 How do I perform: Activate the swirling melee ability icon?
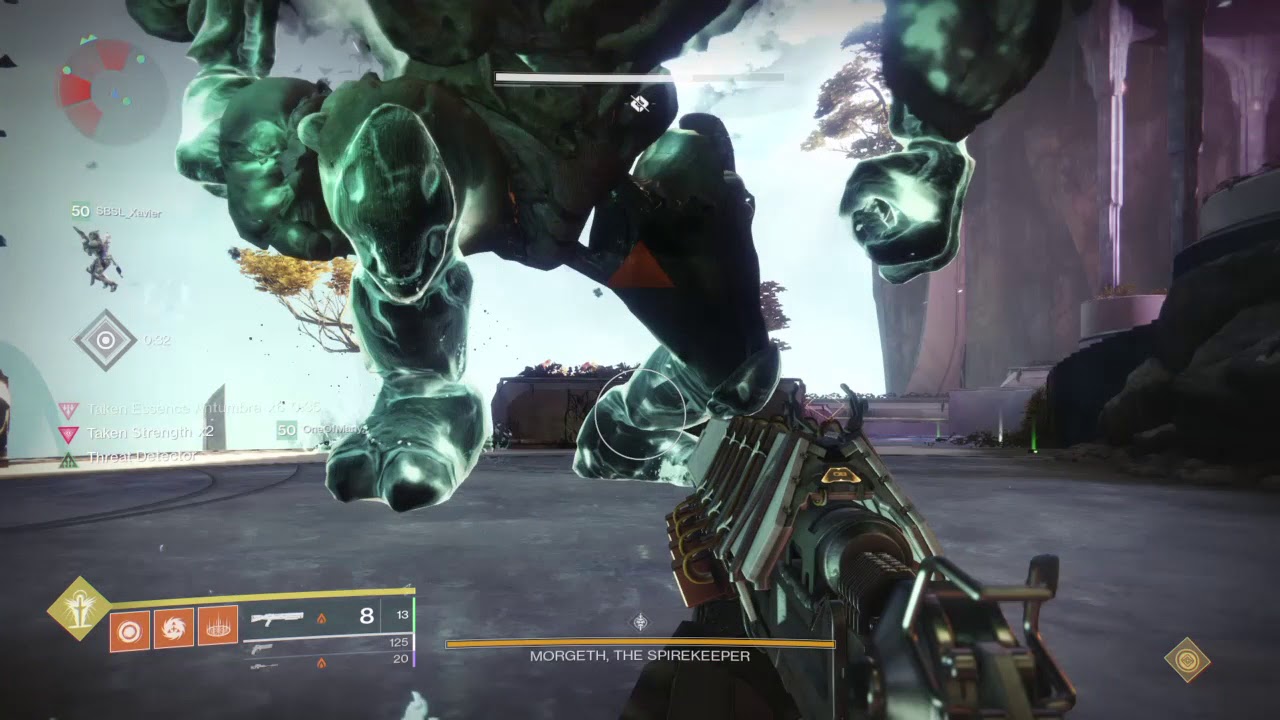tap(174, 629)
